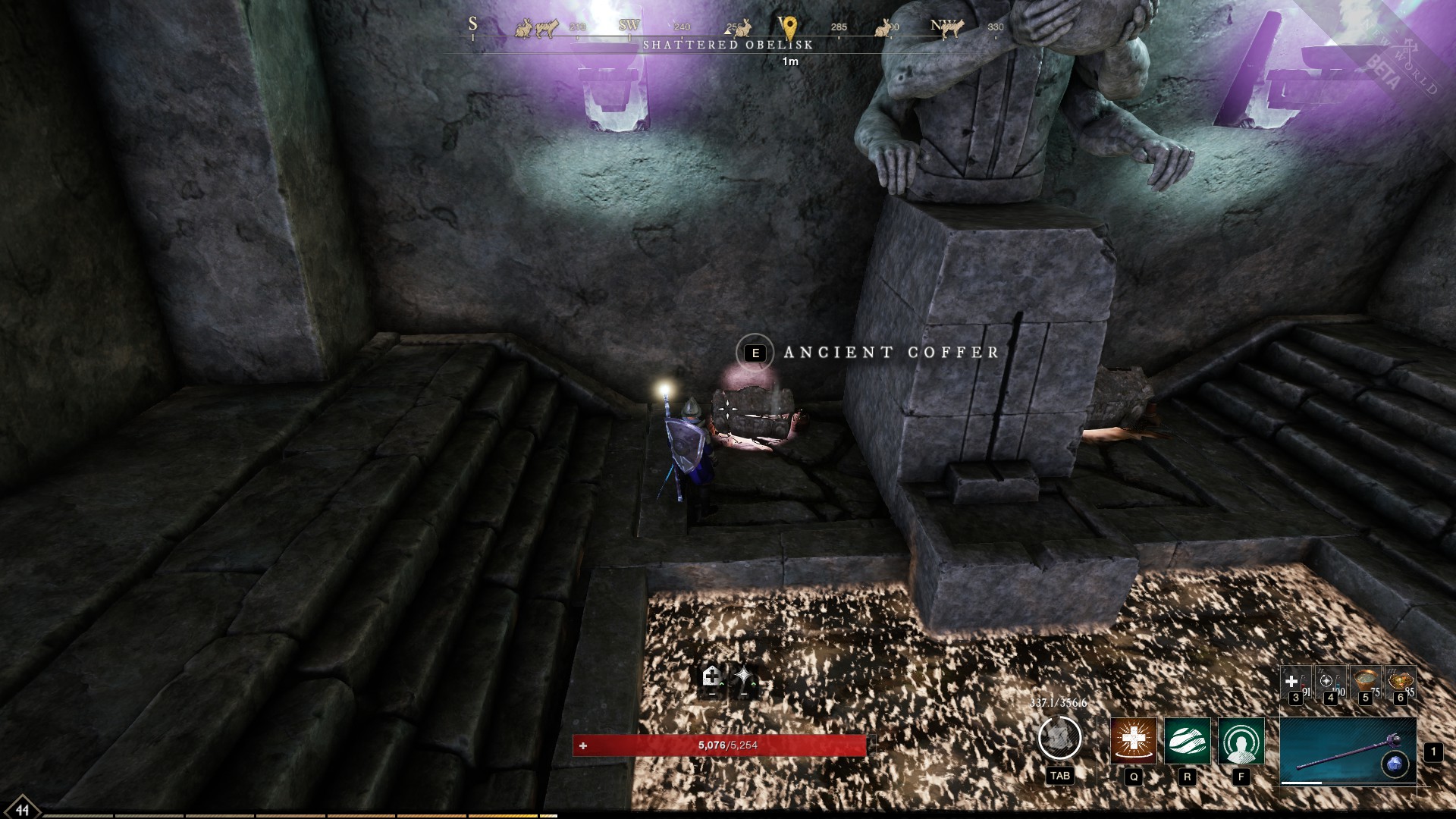Activate the Sacred Ground ability on Q
This screenshot has width=1456, height=819.
click(1133, 742)
